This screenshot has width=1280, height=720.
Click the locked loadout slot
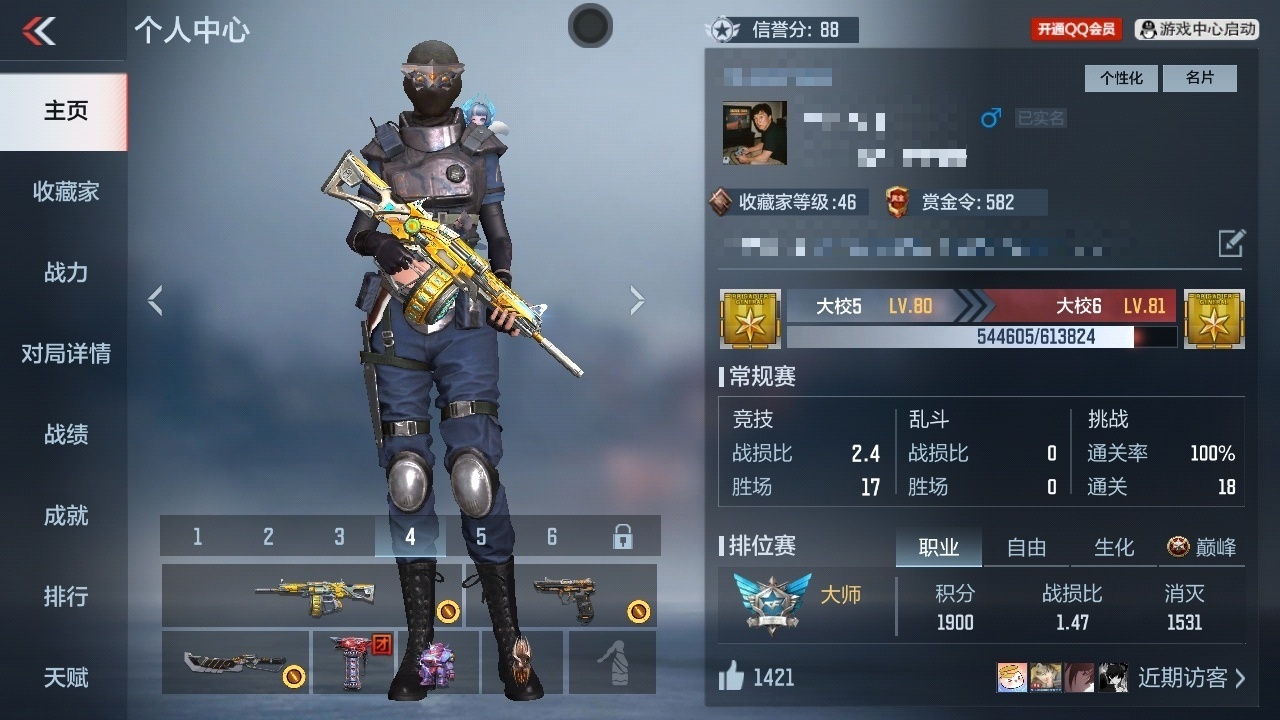click(x=622, y=537)
